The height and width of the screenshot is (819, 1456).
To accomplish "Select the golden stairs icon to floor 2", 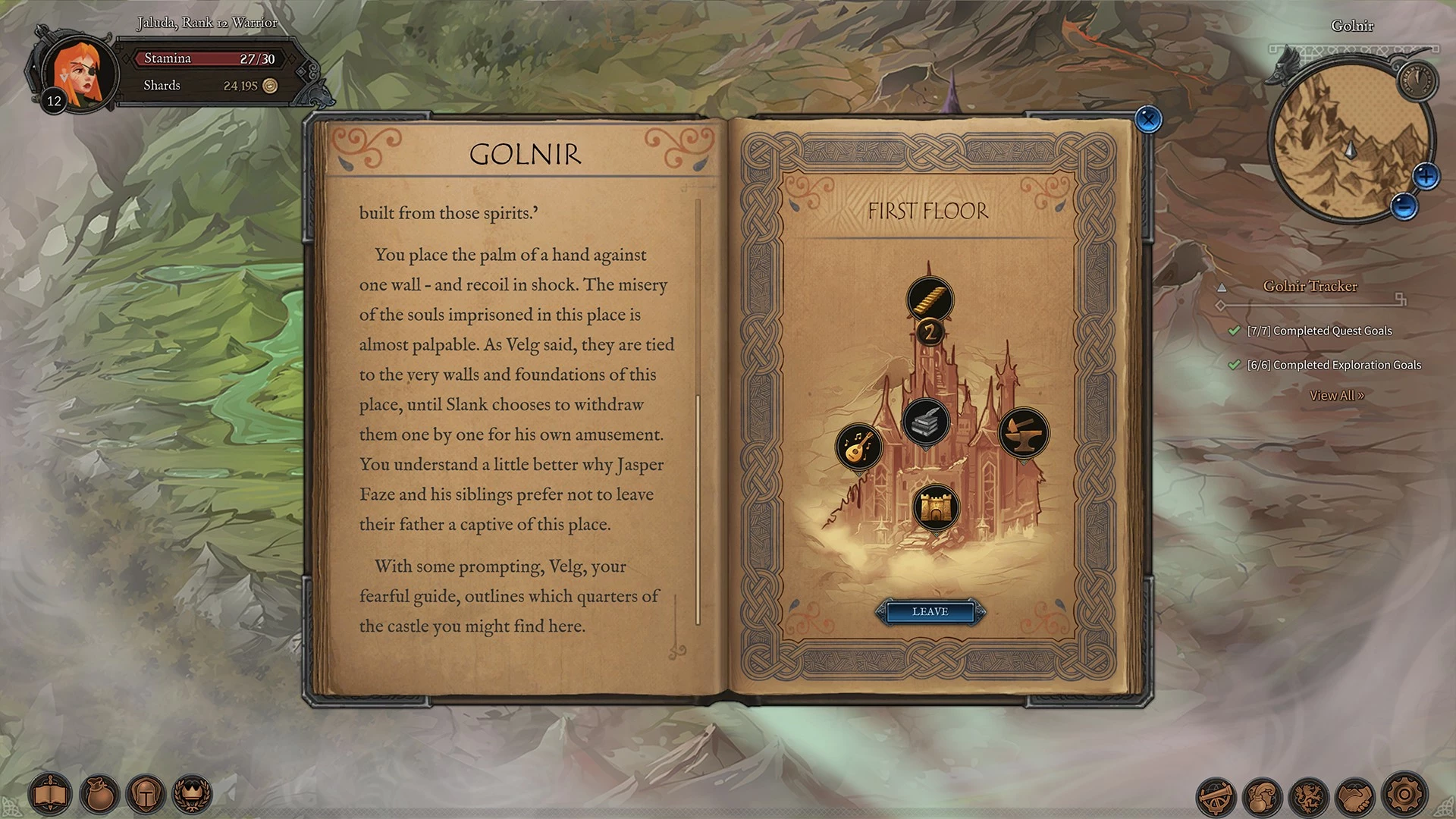I will click(x=930, y=299).
